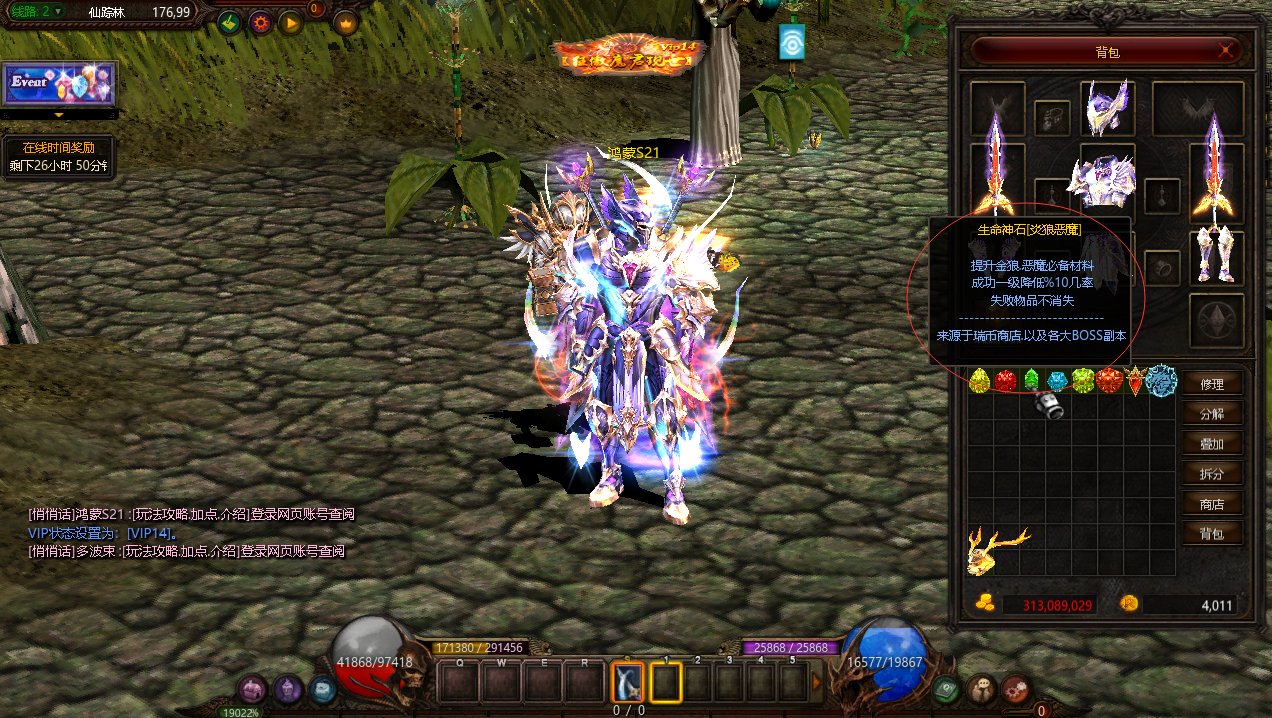
Task: Open the orange gear settings icon
Action: tap(260, 21)
